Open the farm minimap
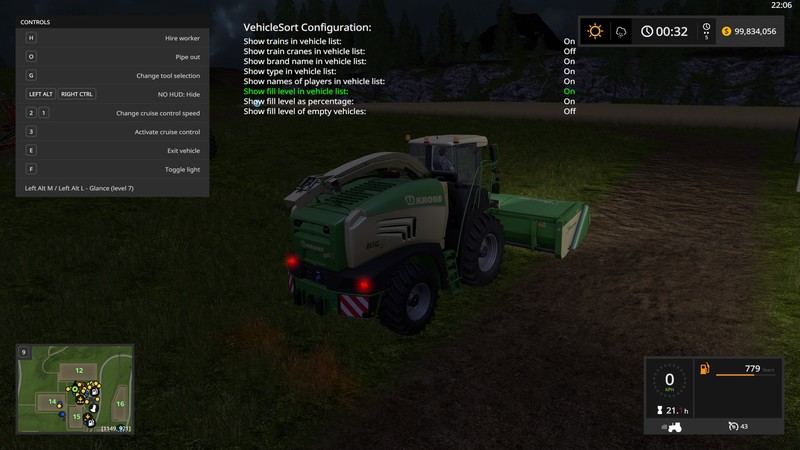 [75, 390]
